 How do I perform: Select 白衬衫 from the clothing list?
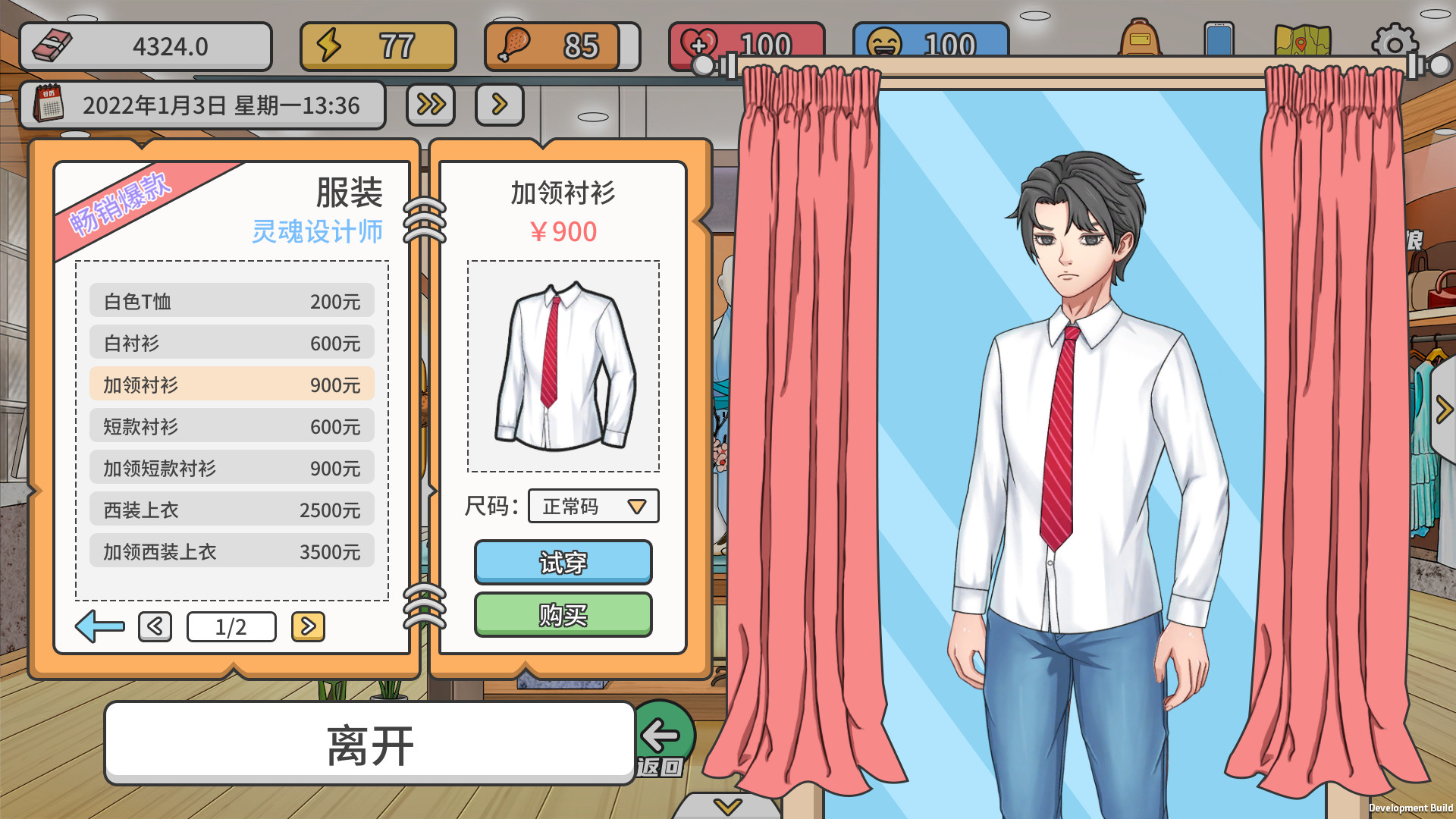231,343
